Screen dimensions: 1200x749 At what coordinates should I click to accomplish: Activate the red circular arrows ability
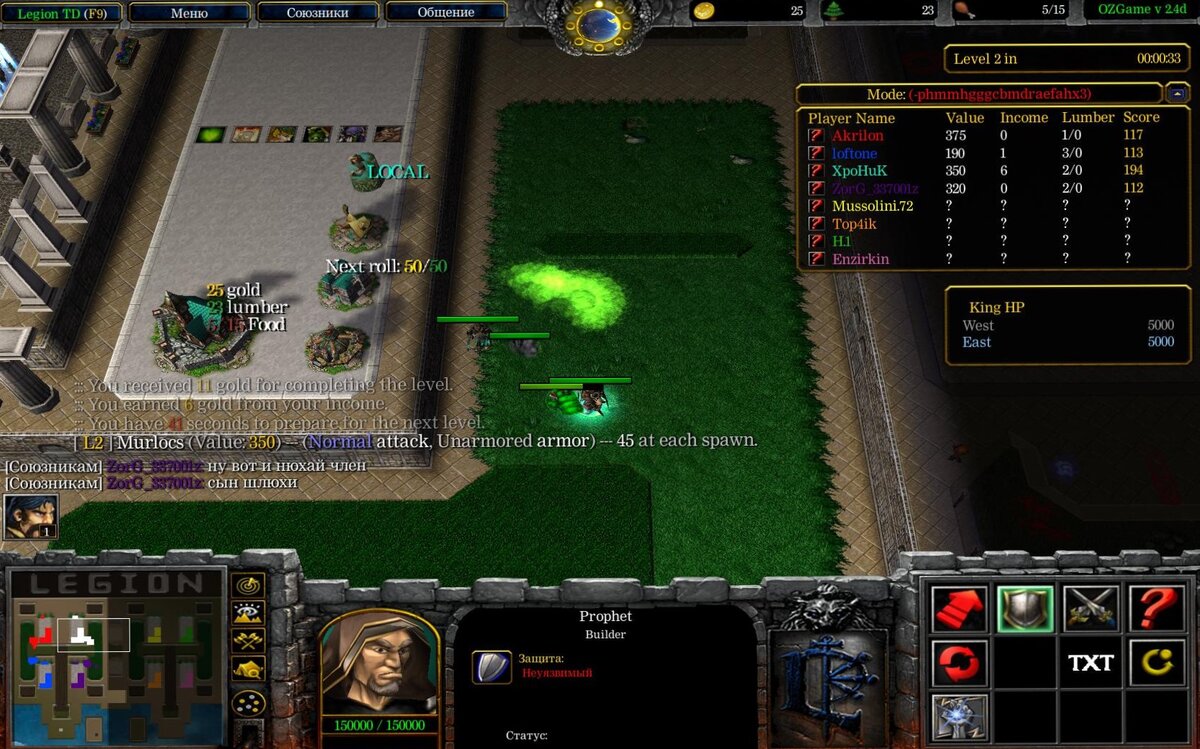[x=960, y=663]
